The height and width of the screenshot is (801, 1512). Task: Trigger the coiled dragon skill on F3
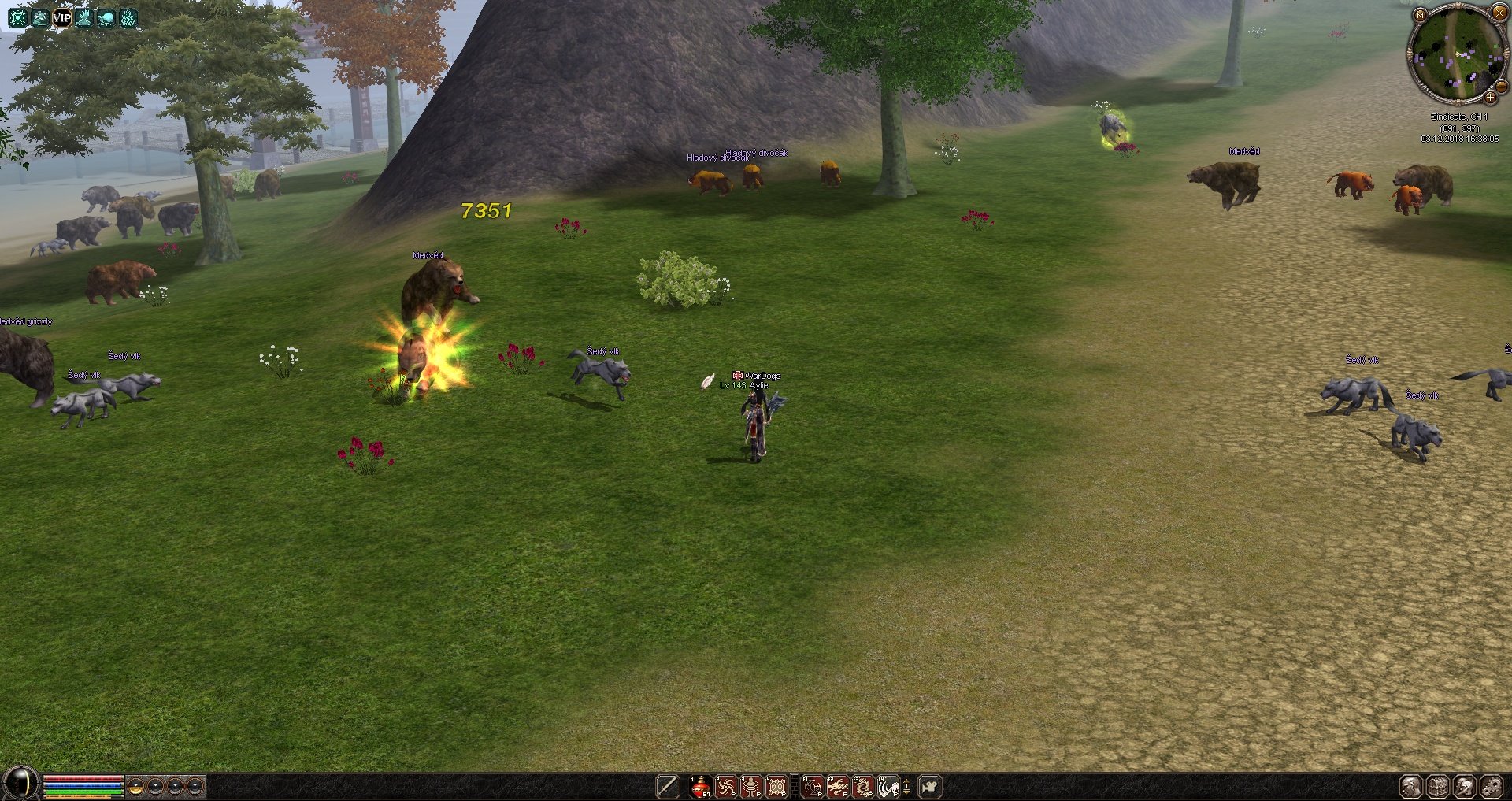pyautogui.click(x=862, y=786)
